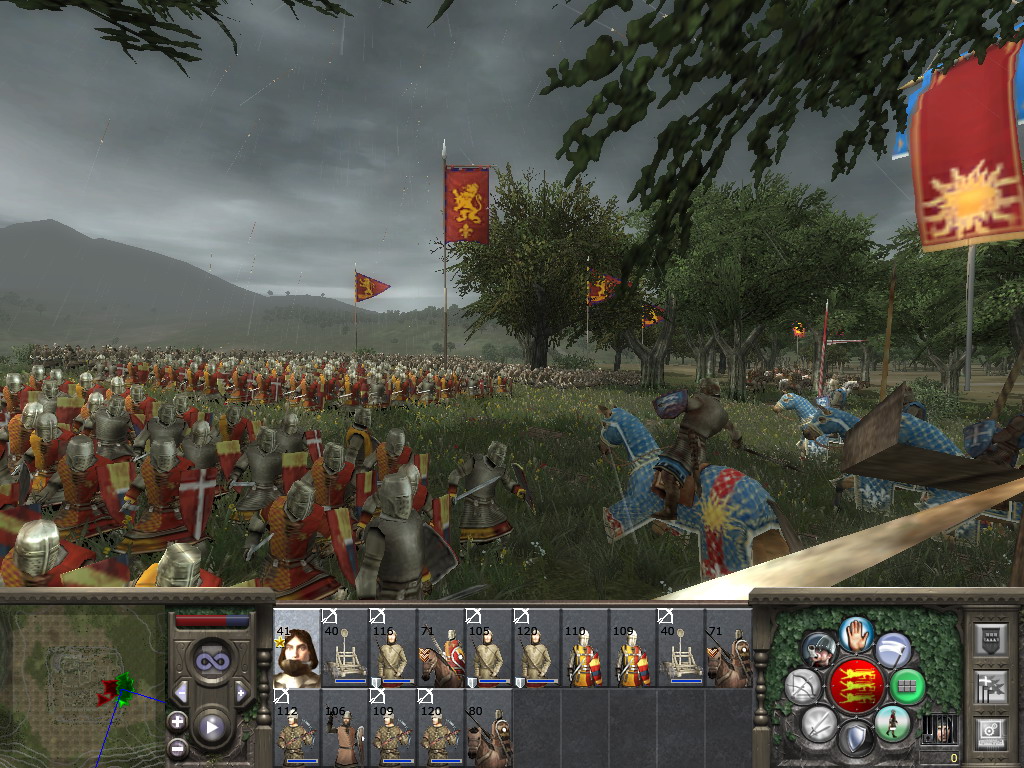
Task: Select the 116-man archer unit card
Action: [392, 647]
